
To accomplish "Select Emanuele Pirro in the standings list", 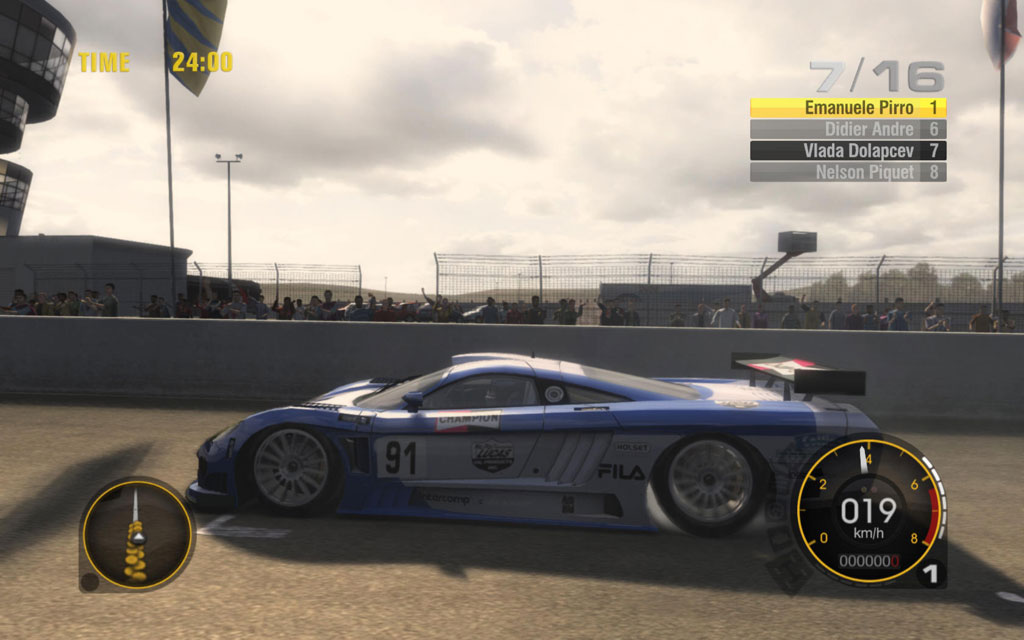I will tap(848, 107).
